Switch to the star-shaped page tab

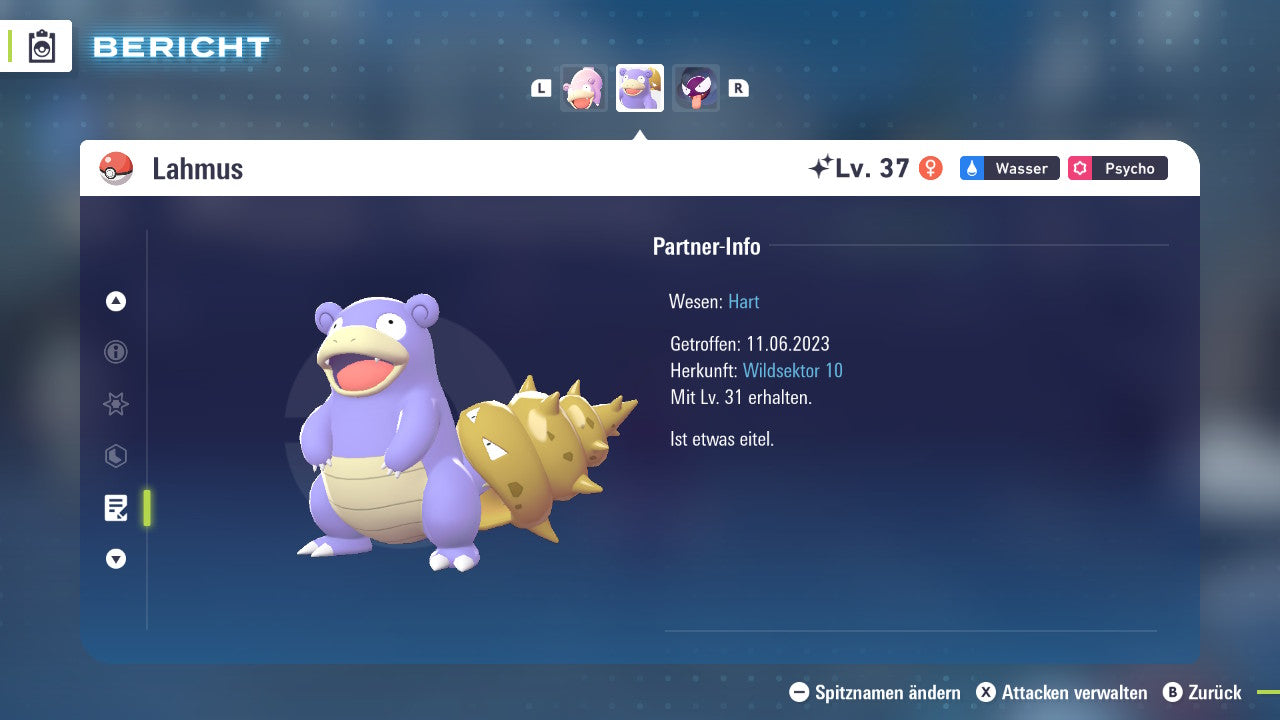click(x=116, y=404)
